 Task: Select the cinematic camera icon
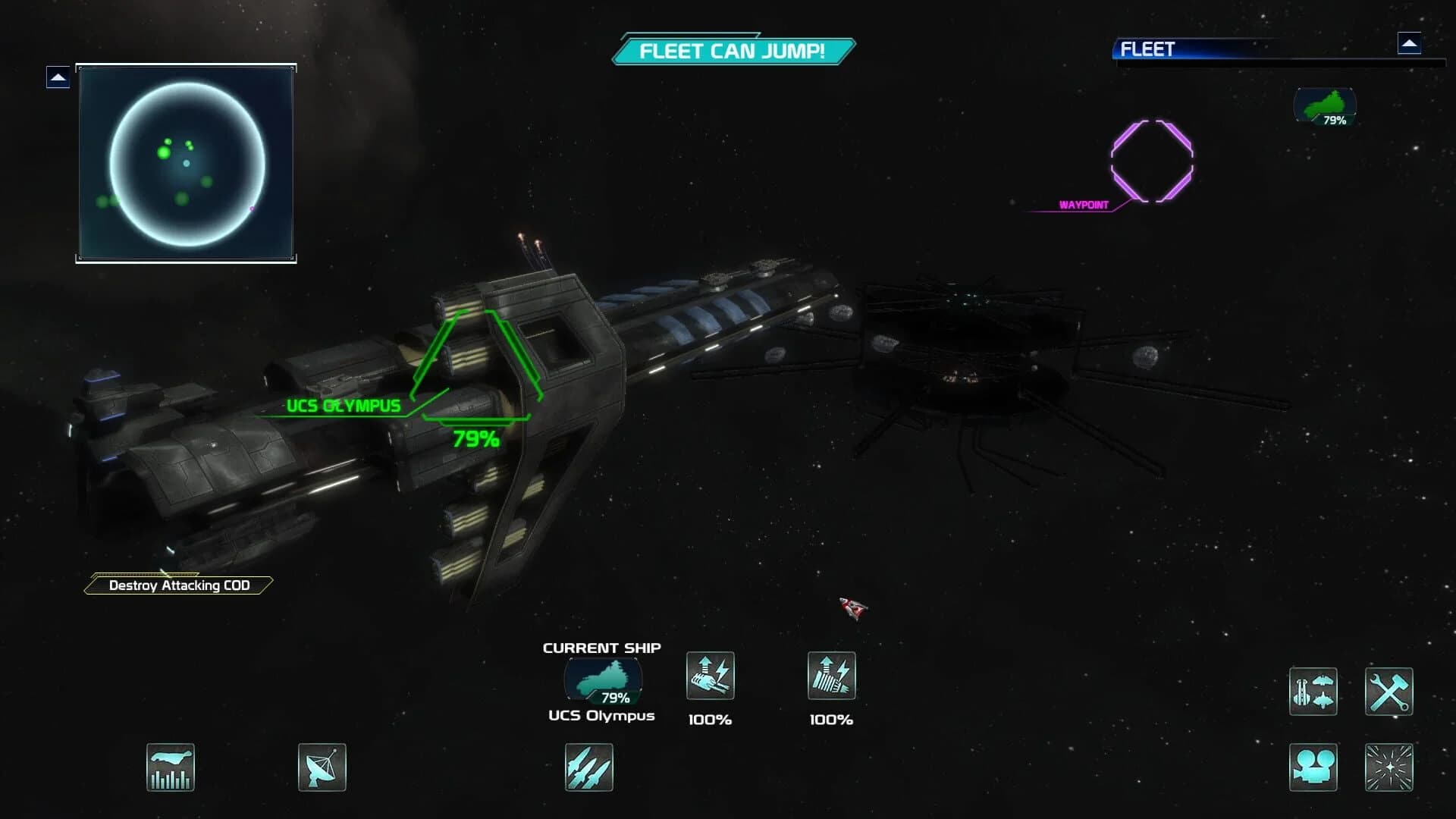[1313, 767]
